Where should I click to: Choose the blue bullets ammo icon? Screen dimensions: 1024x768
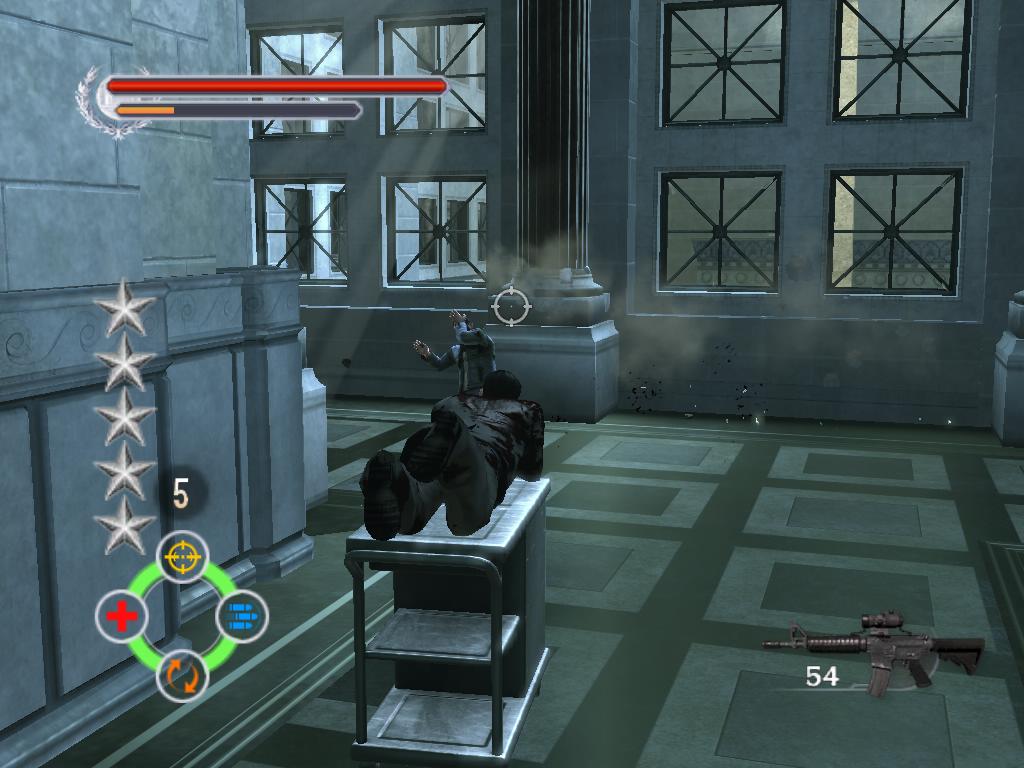241,615
